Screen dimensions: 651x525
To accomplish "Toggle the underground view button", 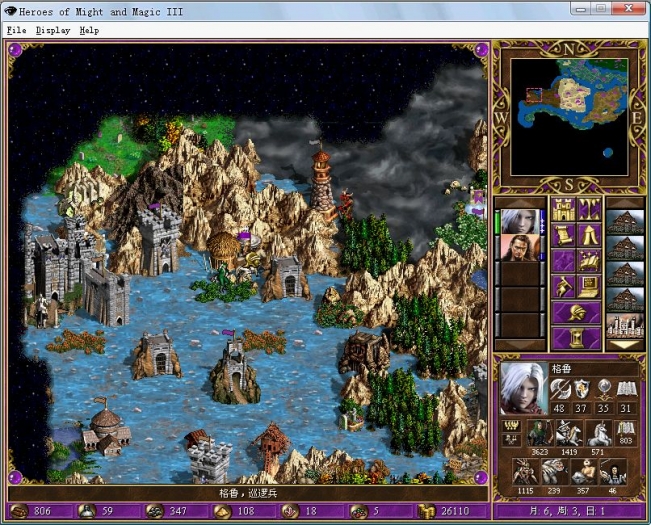I will point(589,210).
